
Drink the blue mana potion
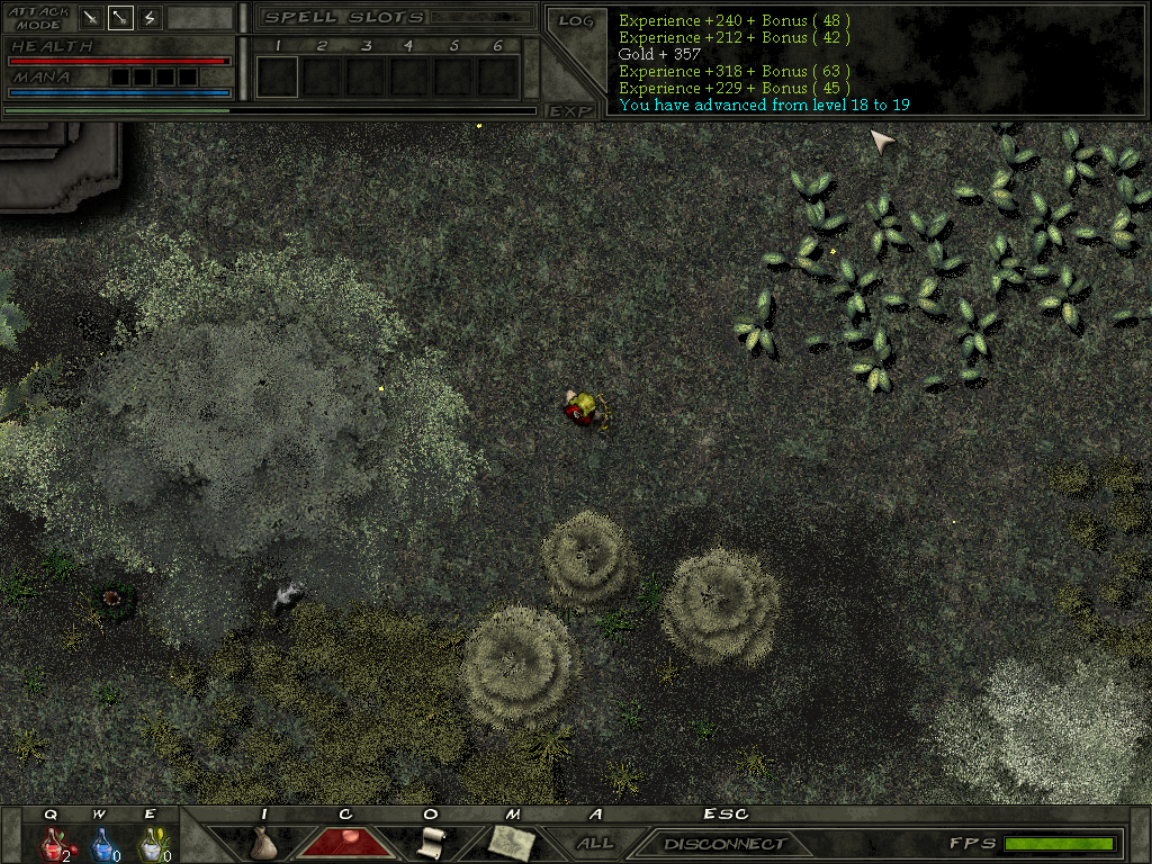click(101, 844)
